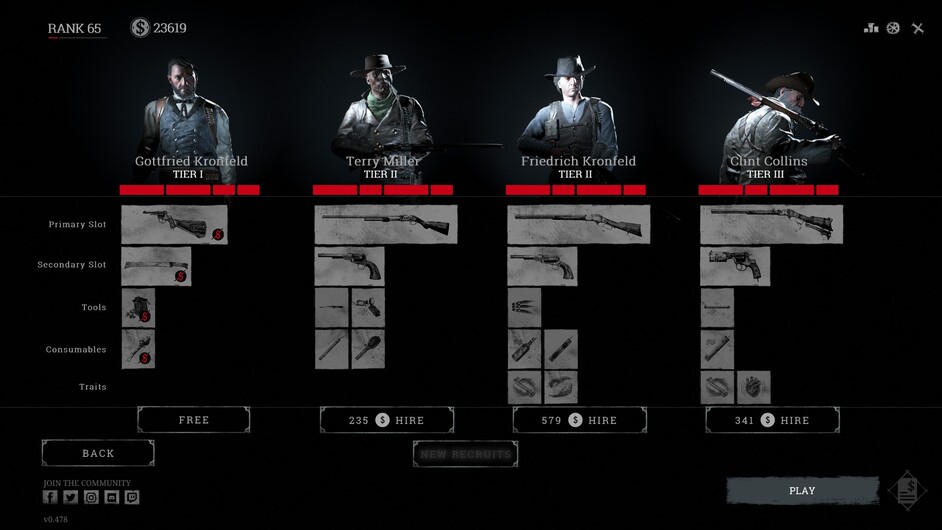
Task: Open the settings gear icon
Action: pos(893,28)
